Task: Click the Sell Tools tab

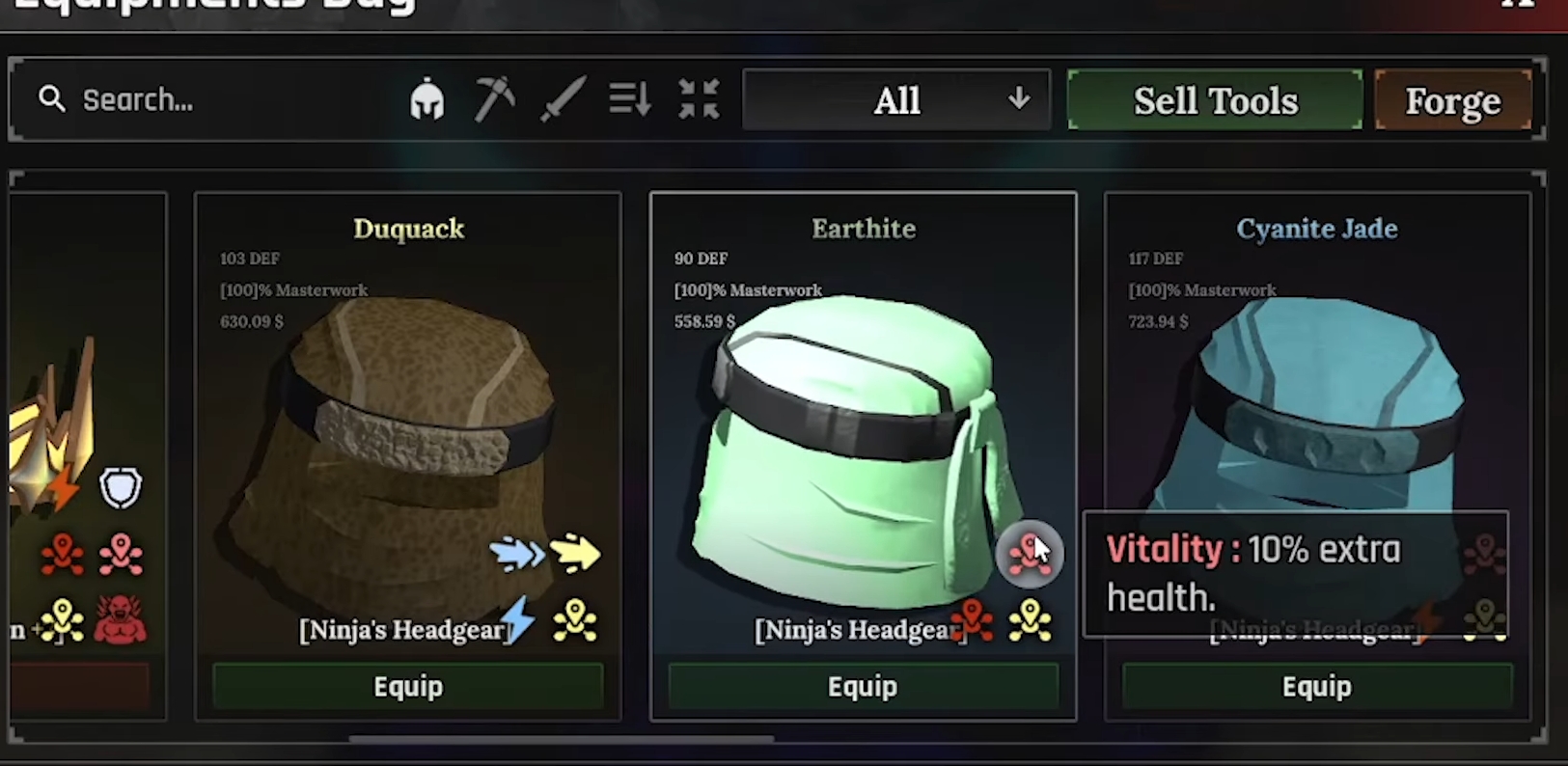Action: coord(1215,99)
